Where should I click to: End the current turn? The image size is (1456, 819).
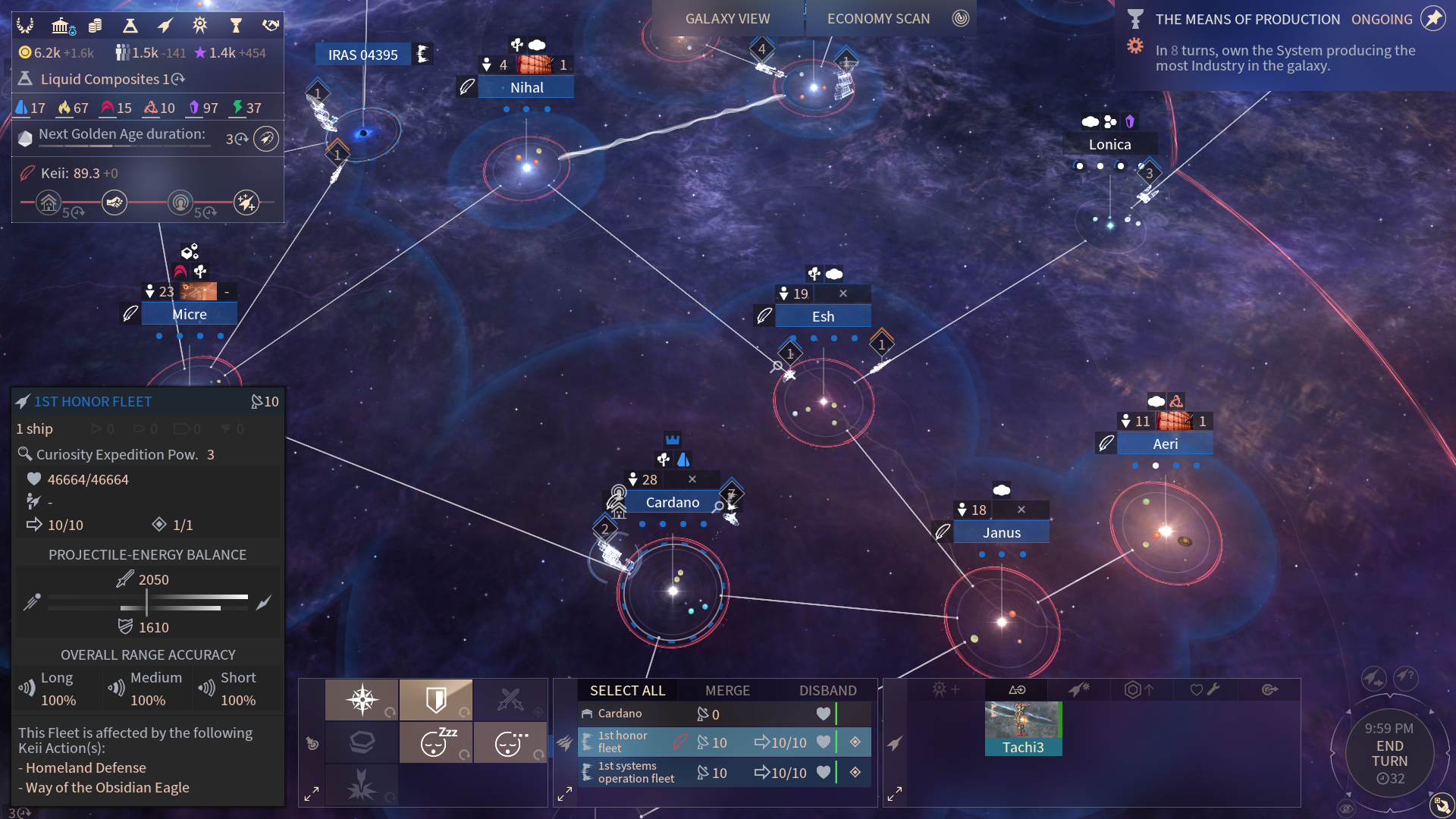1389,754
